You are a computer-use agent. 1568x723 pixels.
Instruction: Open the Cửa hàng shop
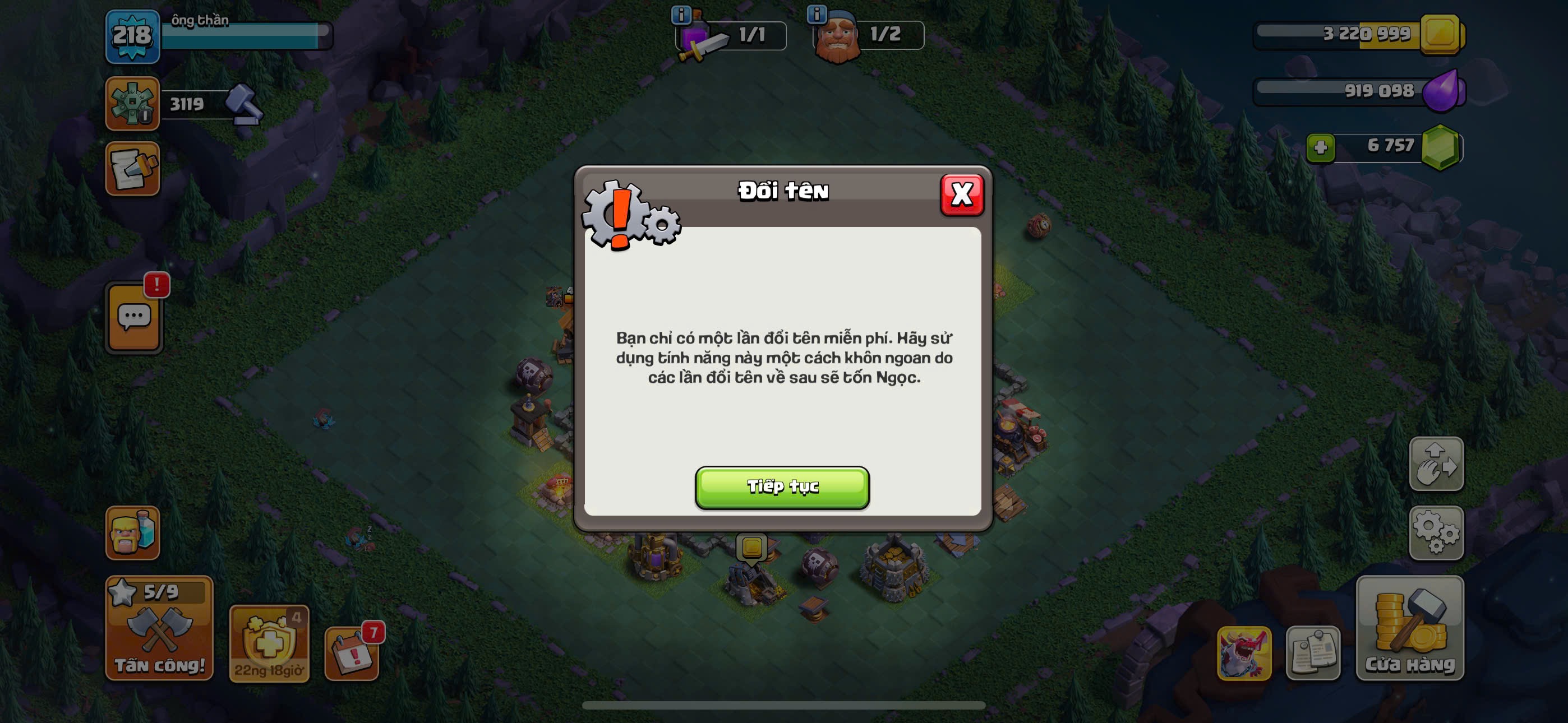(1409, 628)
